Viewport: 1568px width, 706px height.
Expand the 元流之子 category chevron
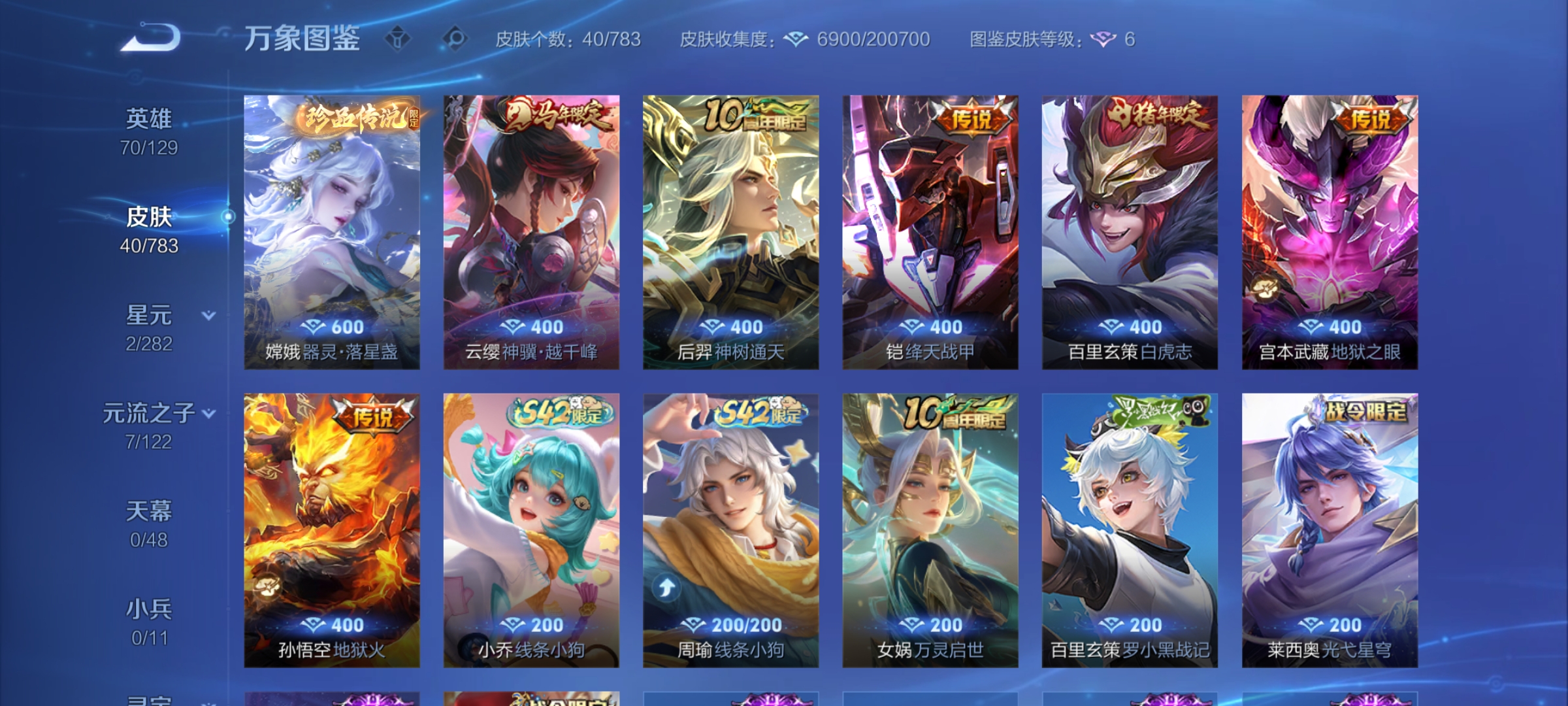click(208, 414)
